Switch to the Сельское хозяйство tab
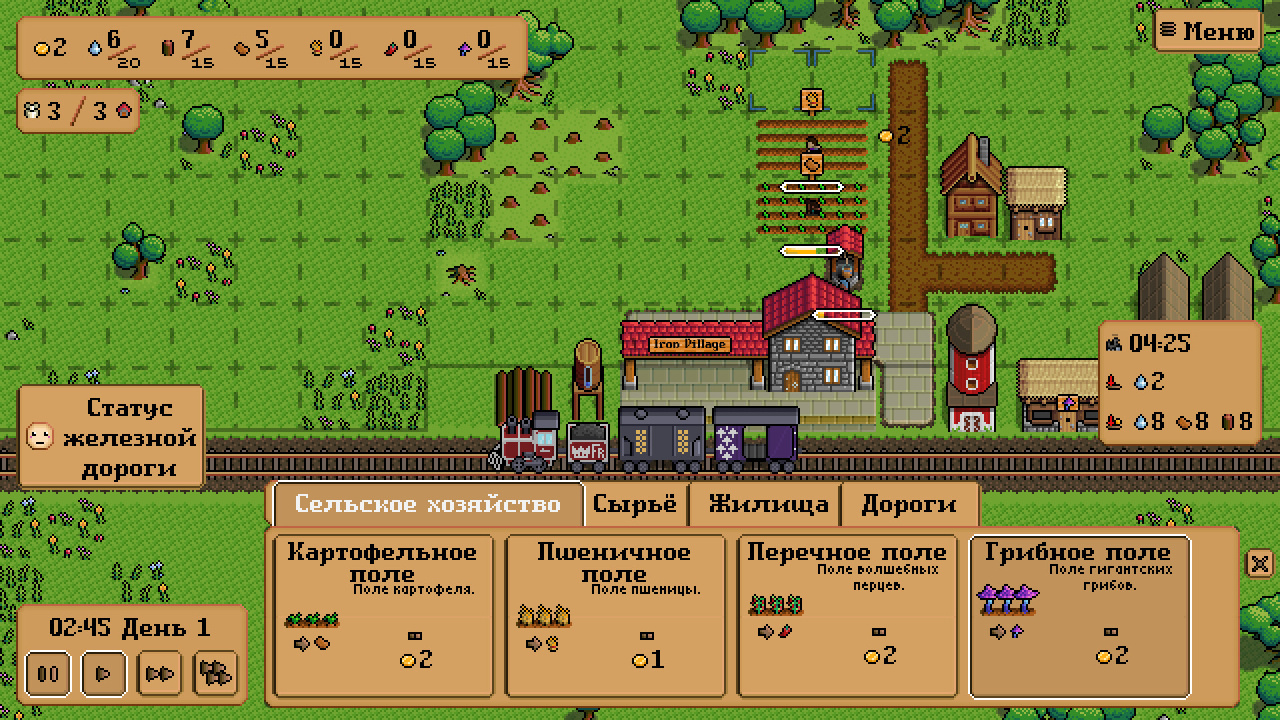This screenshot has width=1280, height=720. point(427,504)
